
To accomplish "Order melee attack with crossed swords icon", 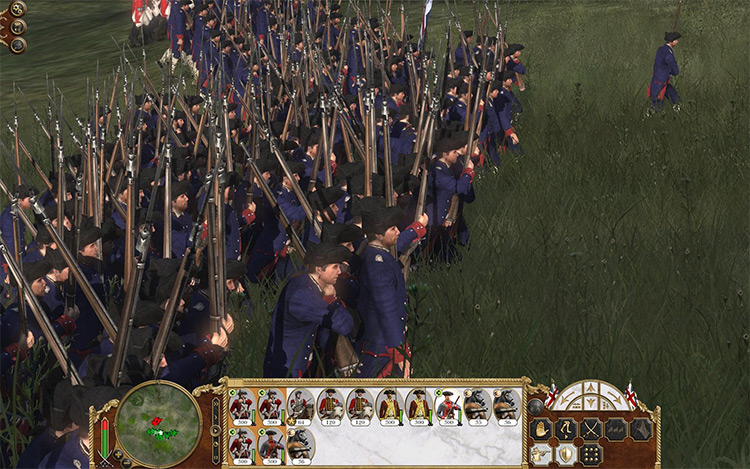I will pos(591,429).
